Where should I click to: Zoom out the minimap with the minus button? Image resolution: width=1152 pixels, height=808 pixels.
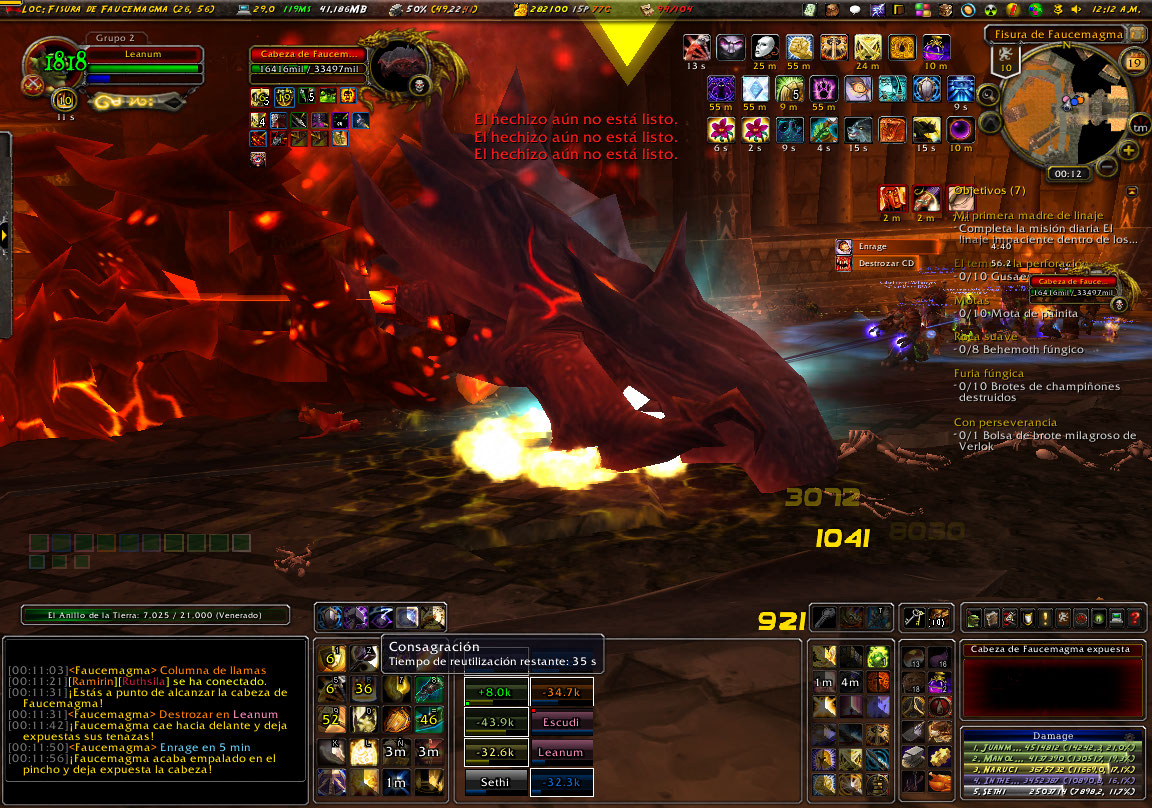[x=1107, y=166]
